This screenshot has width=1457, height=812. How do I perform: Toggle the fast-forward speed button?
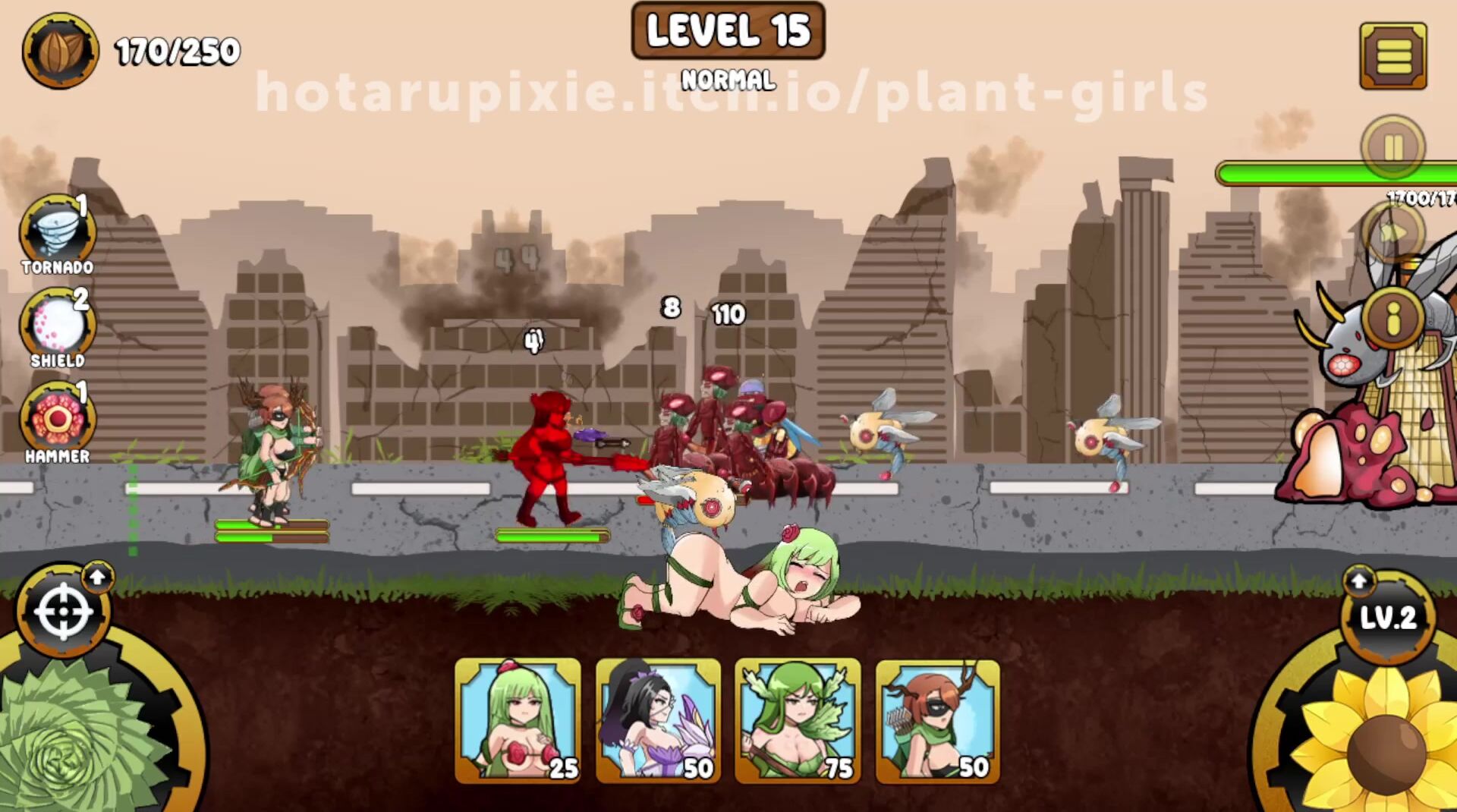pyautogui.click(x=1392, y=233)
